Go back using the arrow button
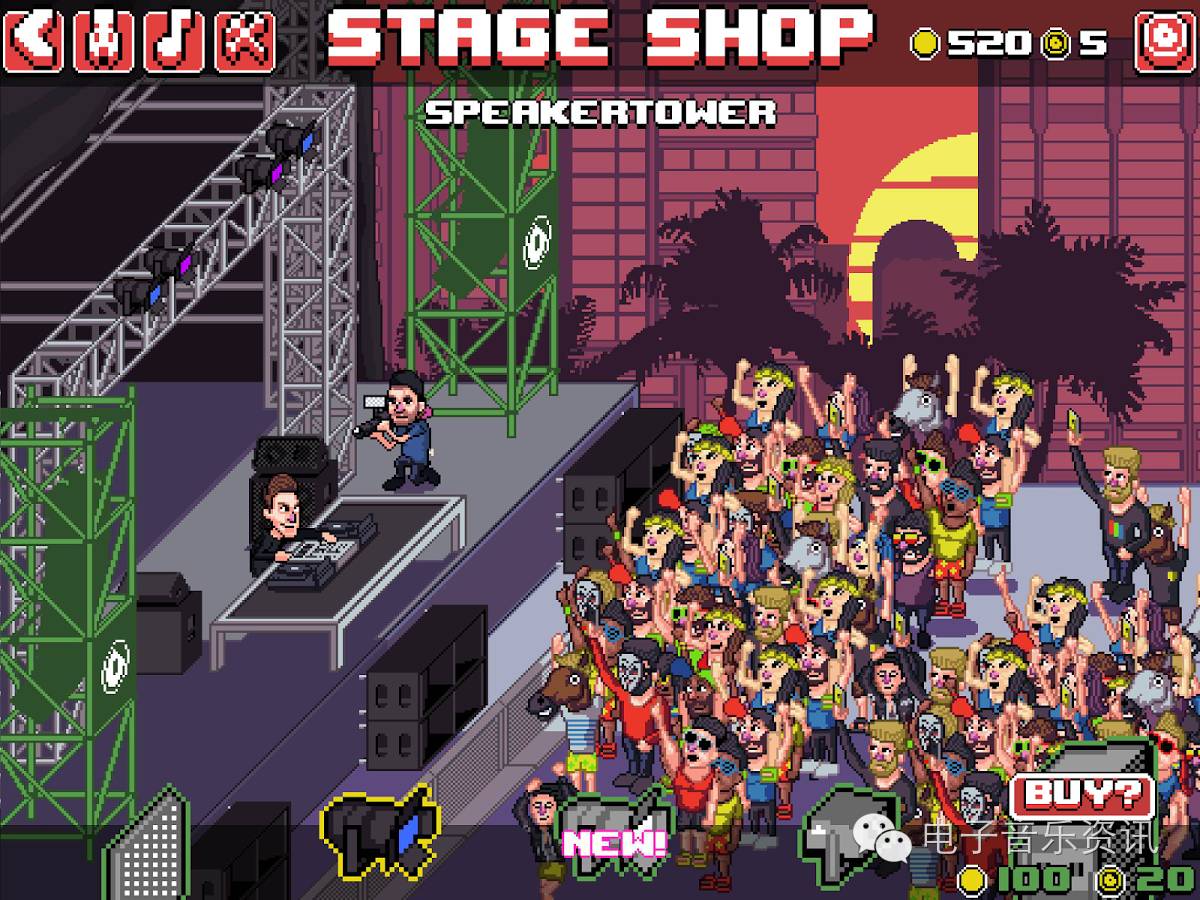The height and width of the screenshot is (900, 1200). pyautogui.click(x=35, y=40)
